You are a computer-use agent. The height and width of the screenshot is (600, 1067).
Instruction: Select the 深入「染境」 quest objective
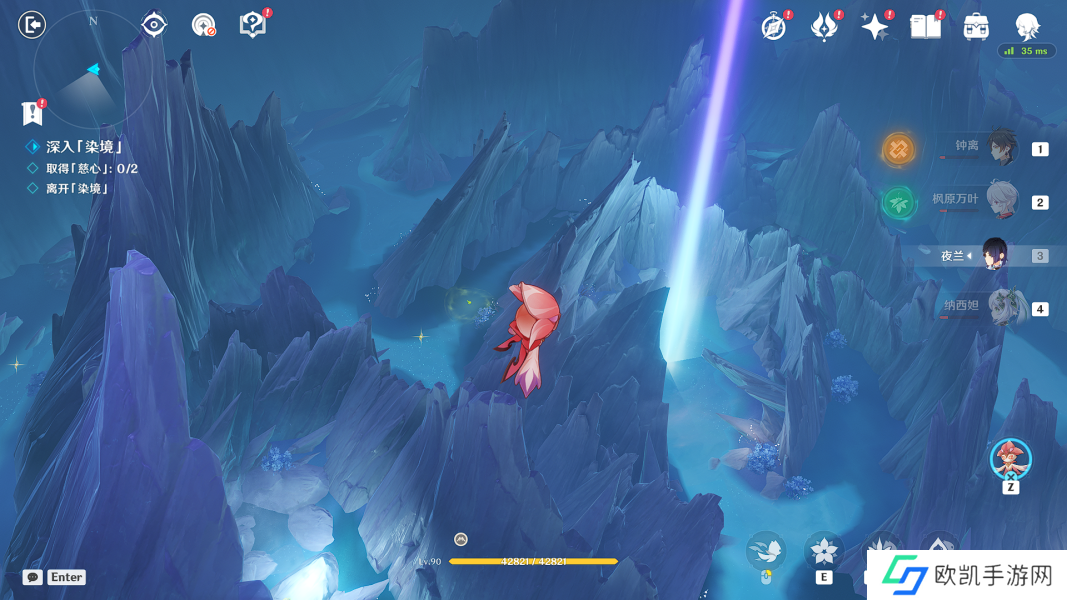(x=84, y=147)
